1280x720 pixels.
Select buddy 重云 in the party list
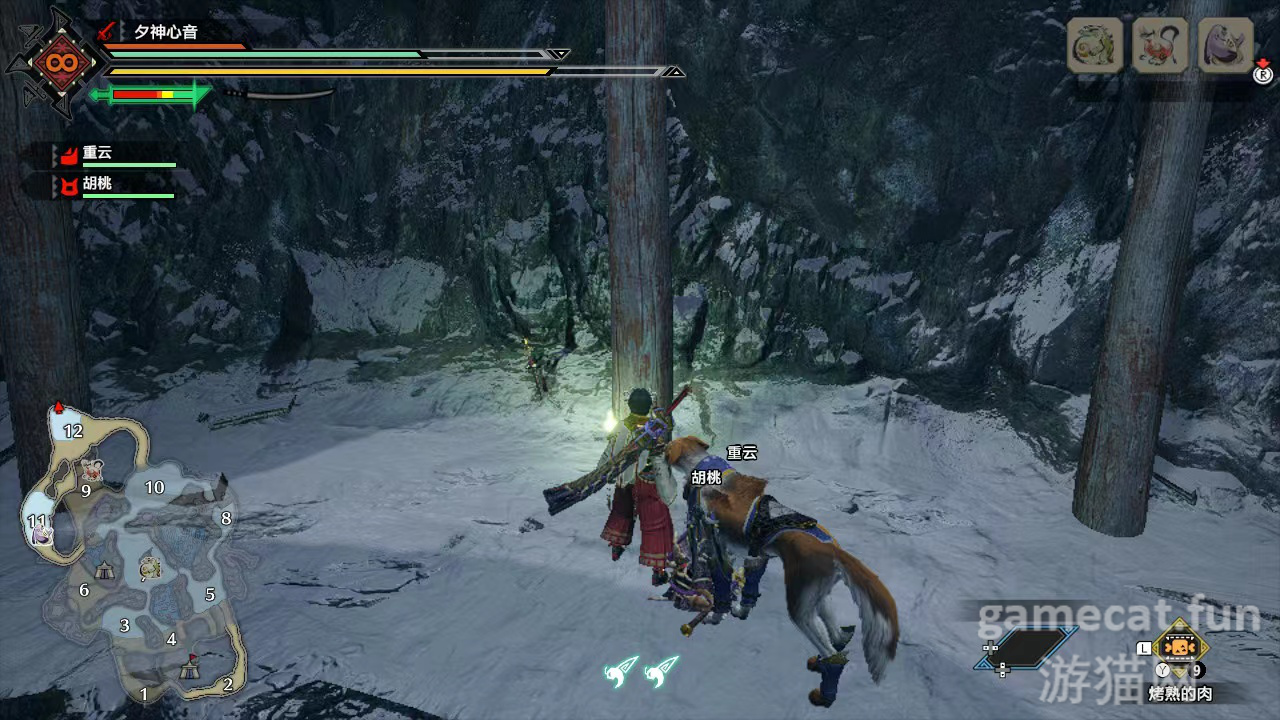coord(97,154)
